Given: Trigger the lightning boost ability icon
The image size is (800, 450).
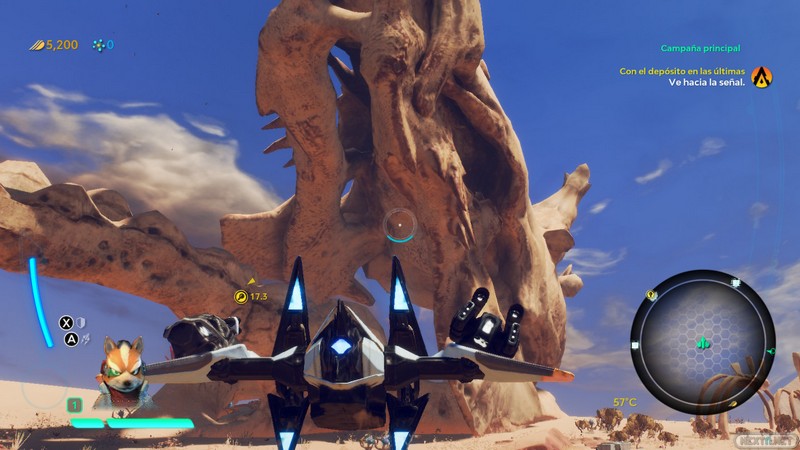Looking at the screenshot, I should pyautogui.click(x=86, y=339).
